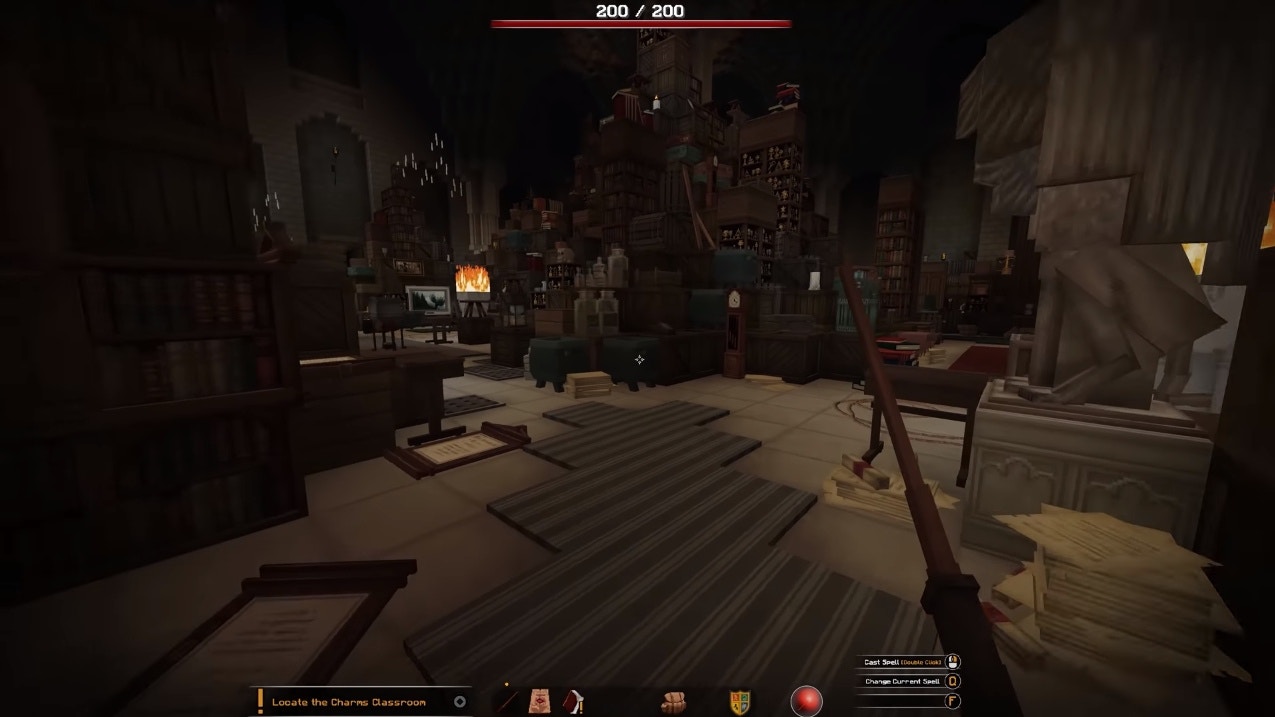Screen dimensions: 1275x717
Task: Select the wand in the hotbar
Action: tap(508, 701)
